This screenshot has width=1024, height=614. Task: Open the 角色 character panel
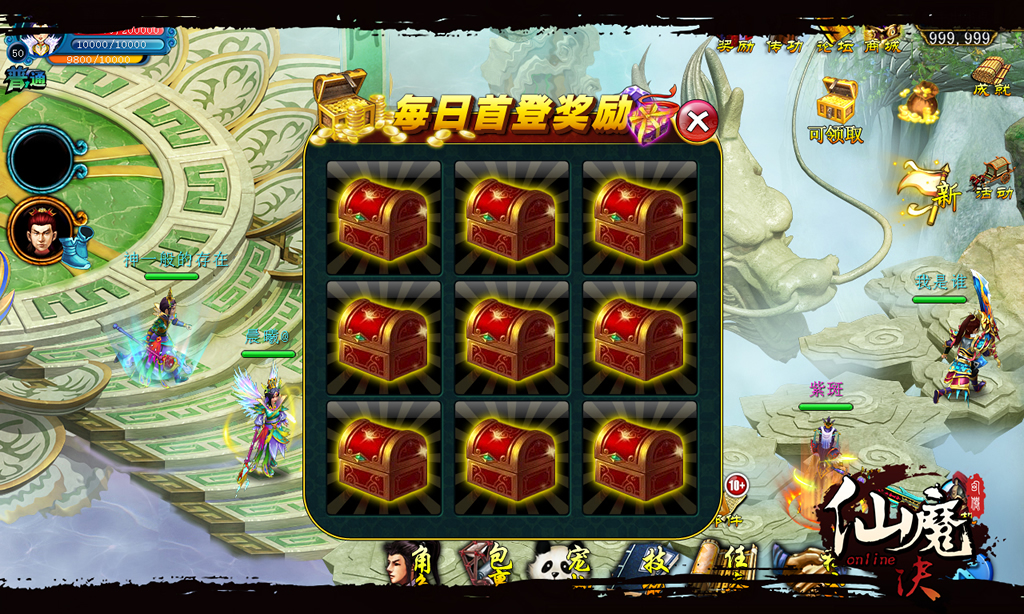(407, 565)
